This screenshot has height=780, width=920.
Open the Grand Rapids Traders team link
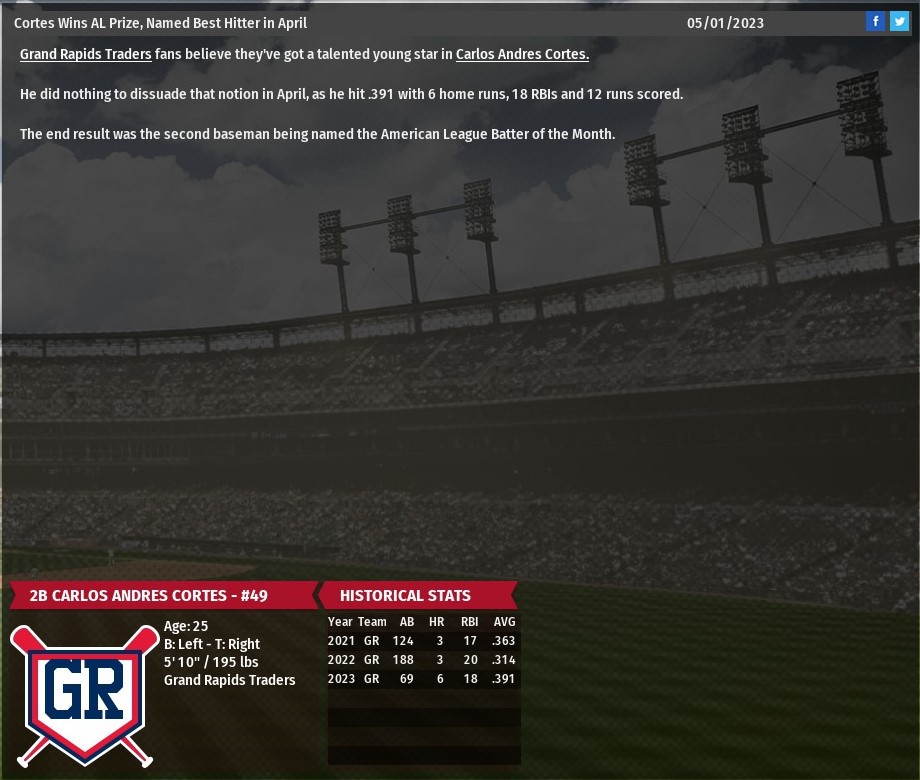[x=86, y=54]
